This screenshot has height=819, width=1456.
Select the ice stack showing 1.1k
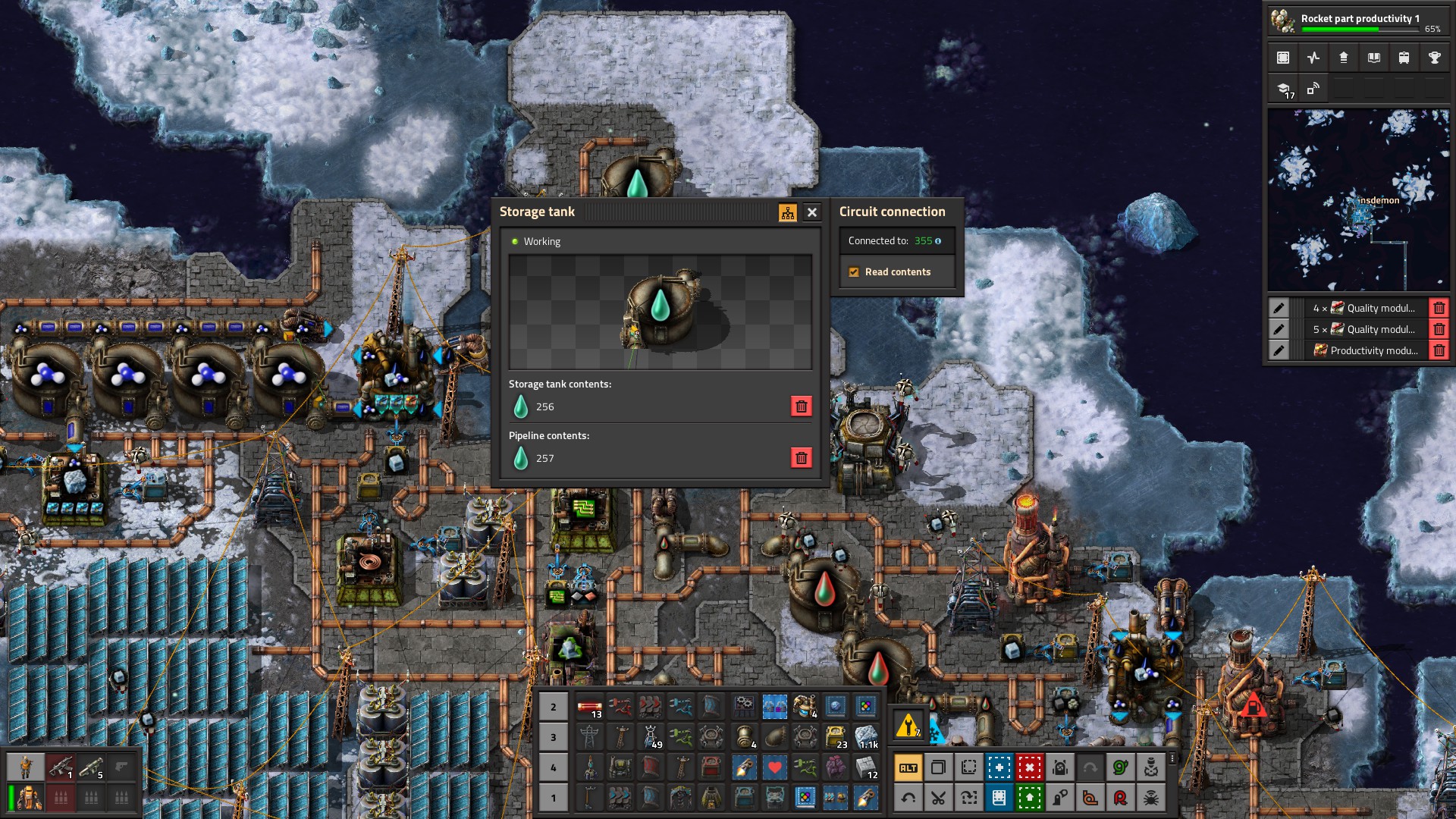tap(866, 736)
